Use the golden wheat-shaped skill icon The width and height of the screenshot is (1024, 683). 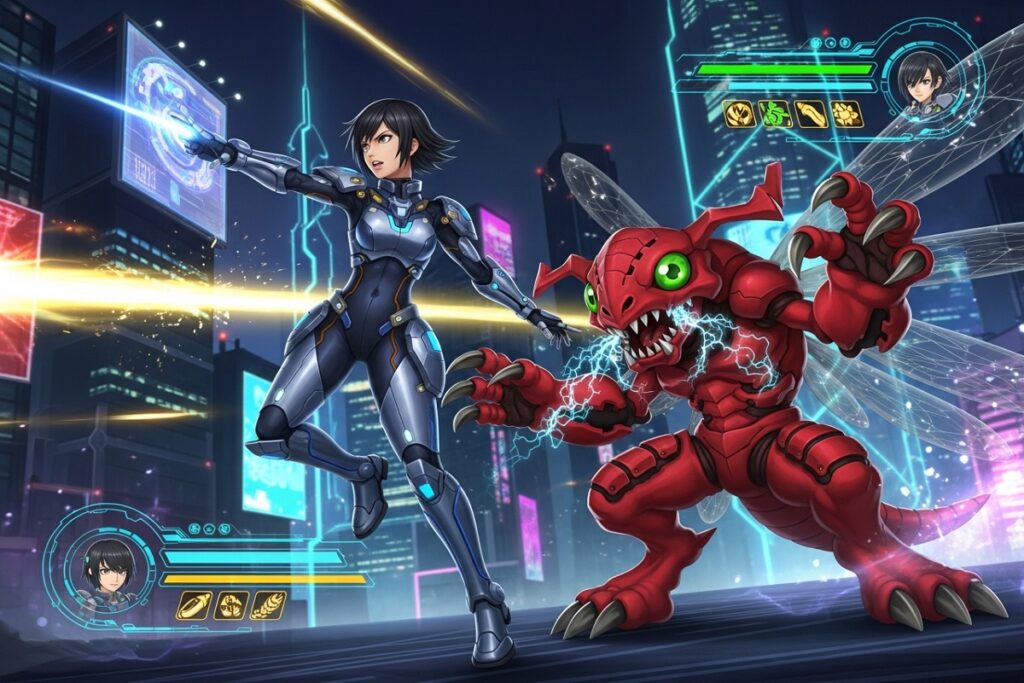pos(268,606)
